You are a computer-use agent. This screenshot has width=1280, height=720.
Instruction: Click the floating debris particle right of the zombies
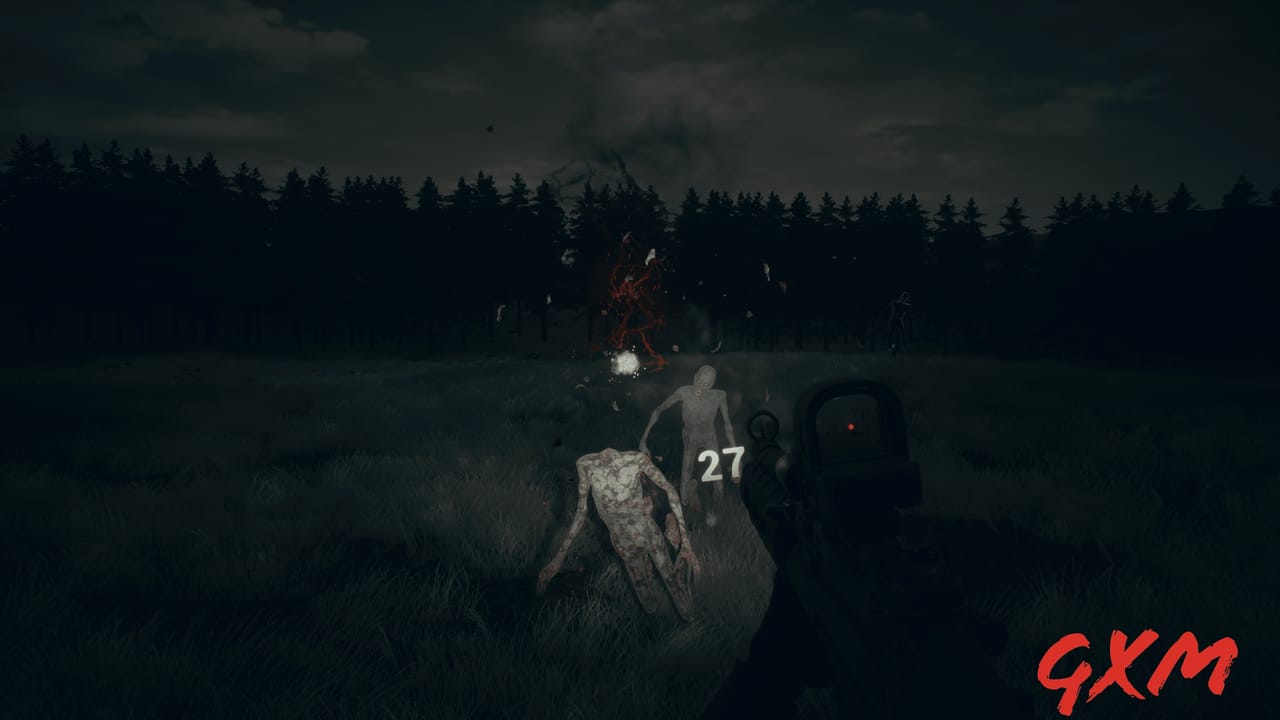point(766,270)
